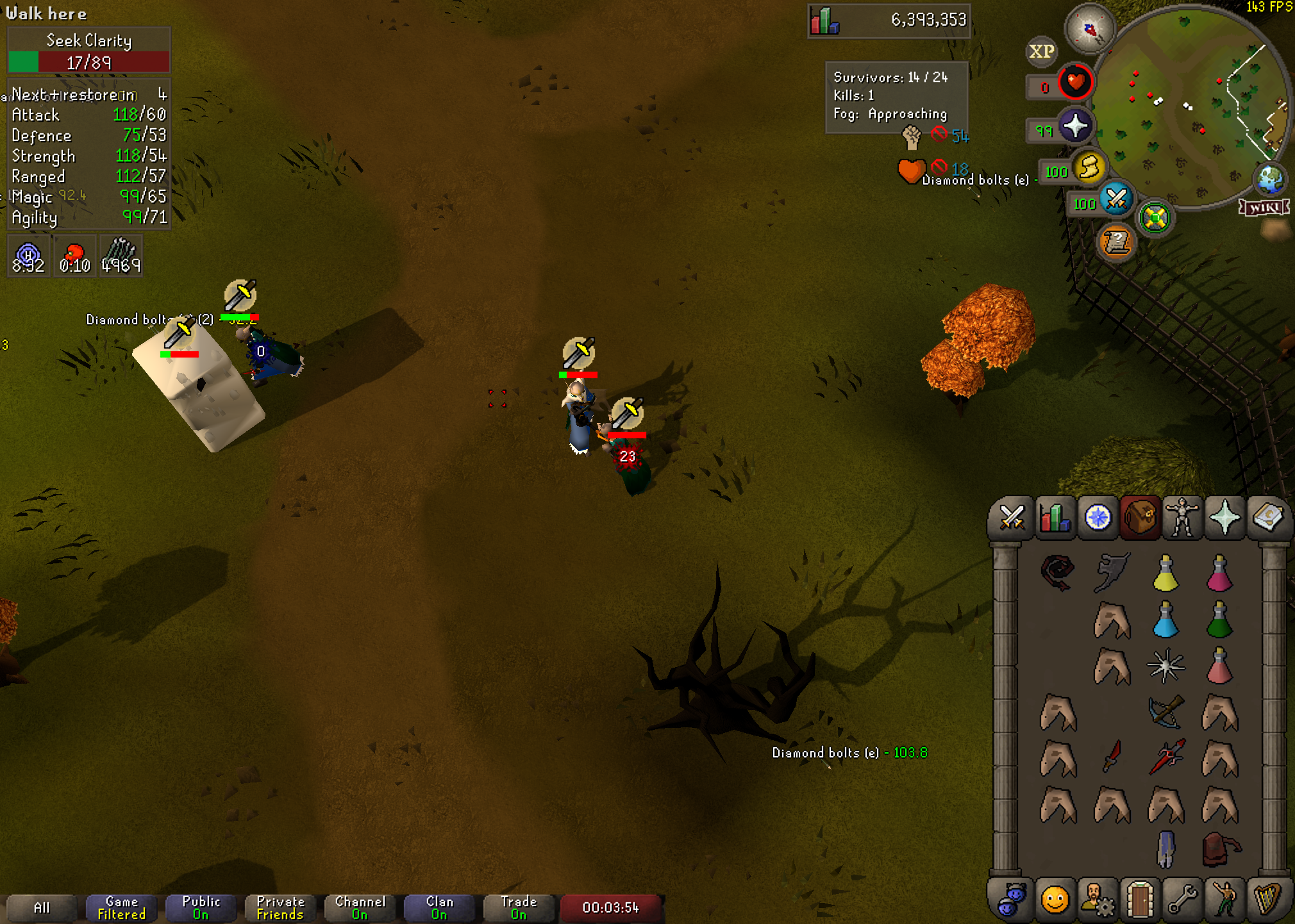Switch chat to the Game filter
Viewport: 1295px width, 924px height.
121,907
